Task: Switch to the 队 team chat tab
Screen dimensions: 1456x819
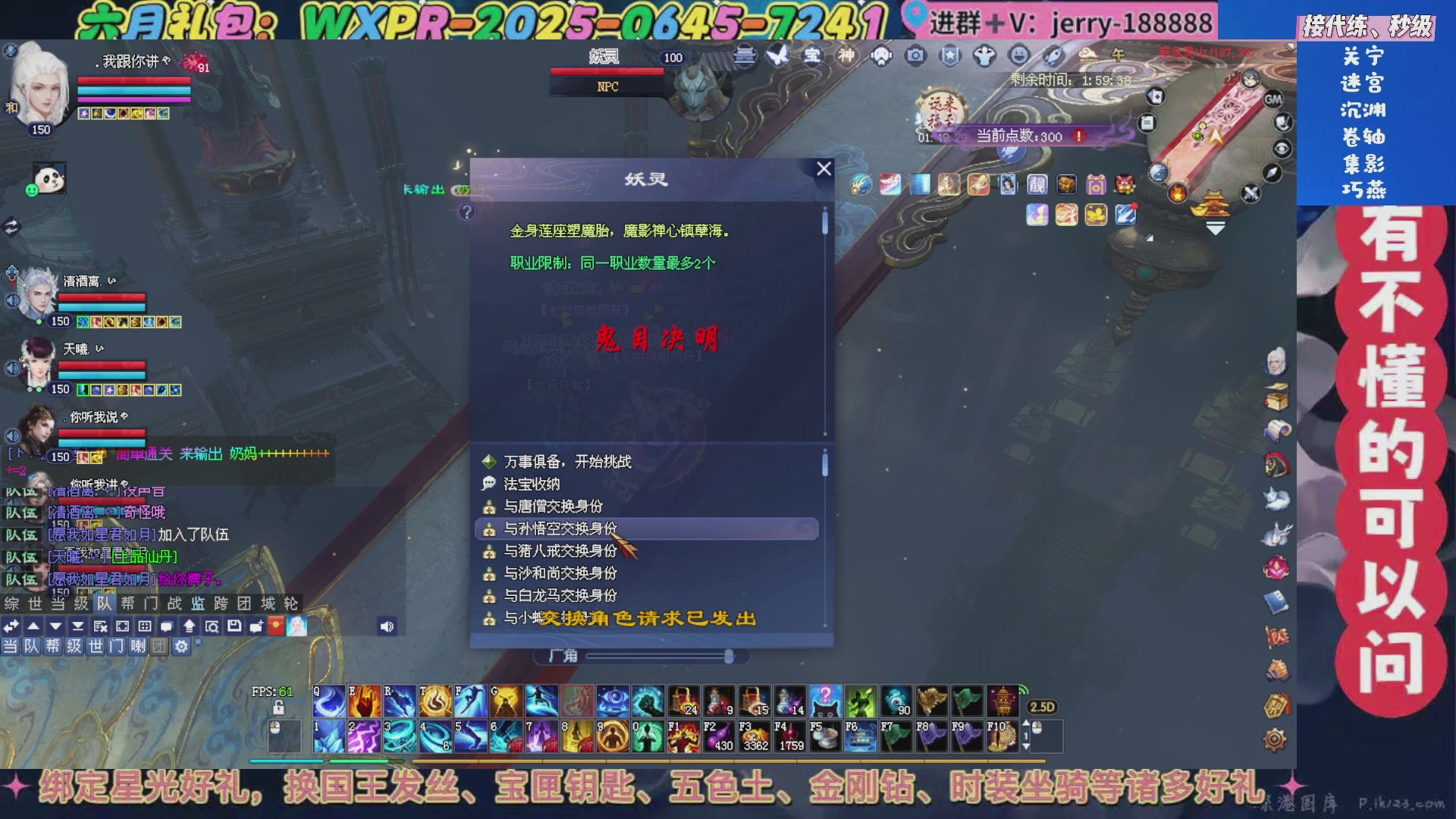Action: tap(104, 604)
